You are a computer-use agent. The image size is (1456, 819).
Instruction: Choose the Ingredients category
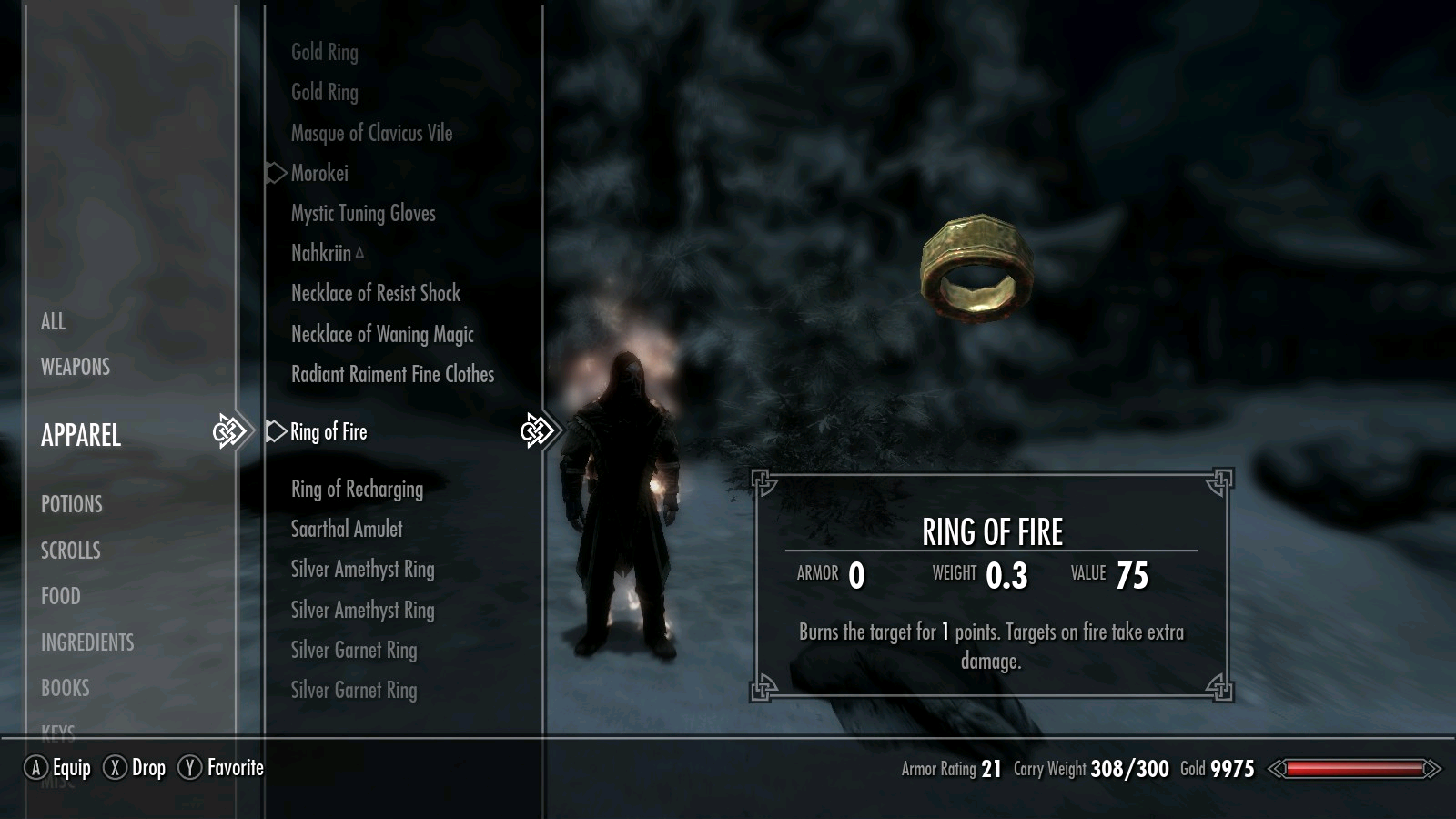click(x=87, y=642)
